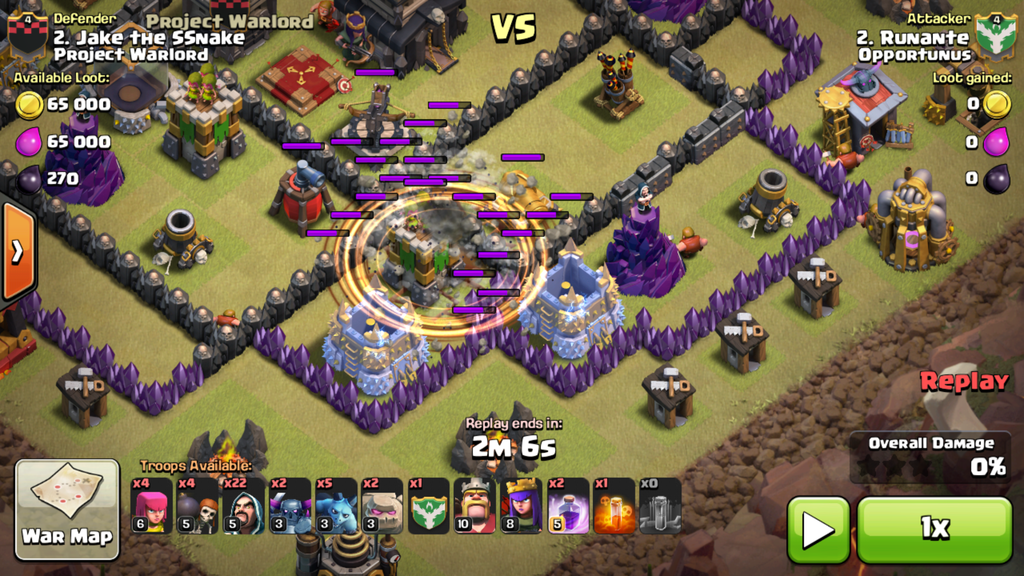Pick the Minion troop slot
This screenshot has width=1024, height=576.
point(336,506)
